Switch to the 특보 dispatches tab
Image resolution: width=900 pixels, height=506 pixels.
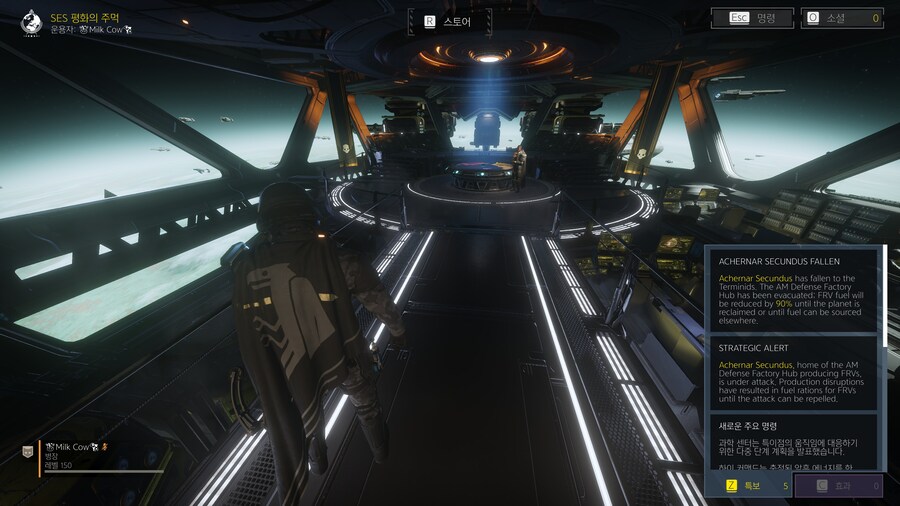point(749,487)
